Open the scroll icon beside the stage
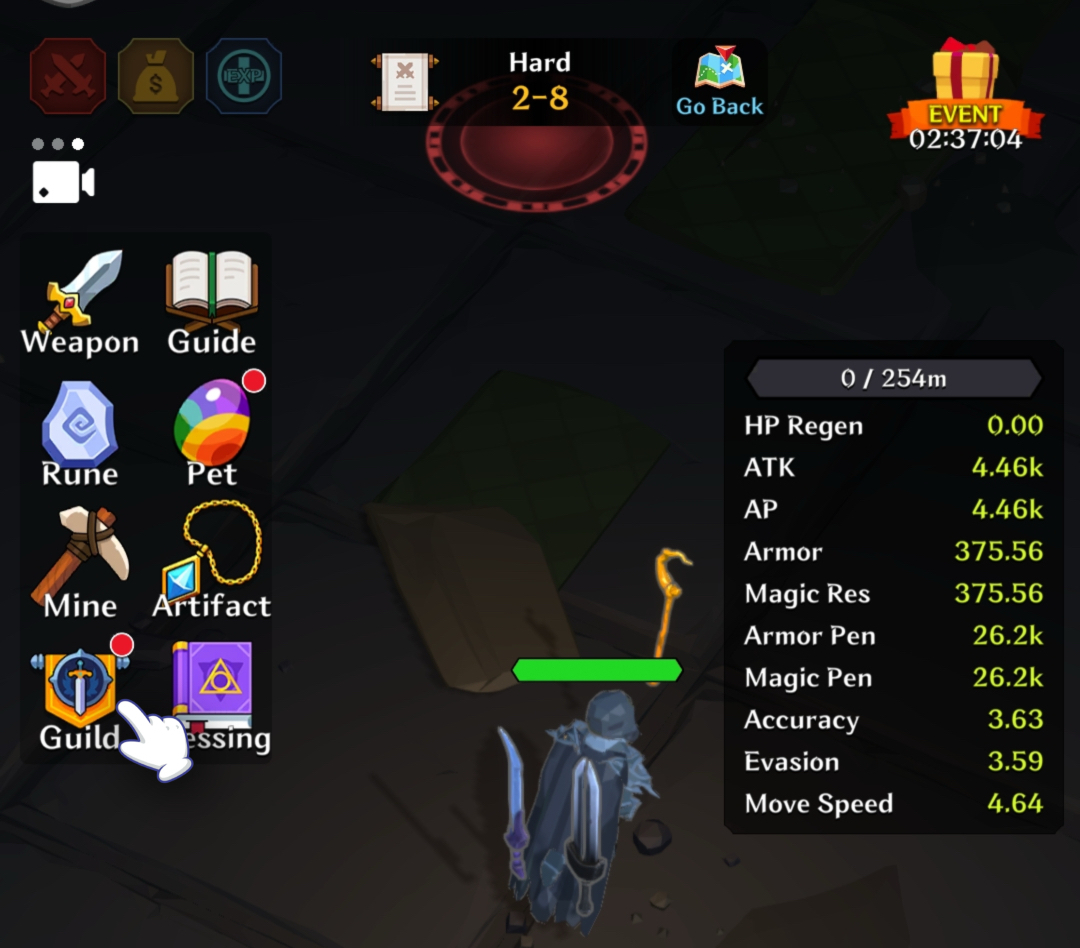 click(x=405, y=82)
